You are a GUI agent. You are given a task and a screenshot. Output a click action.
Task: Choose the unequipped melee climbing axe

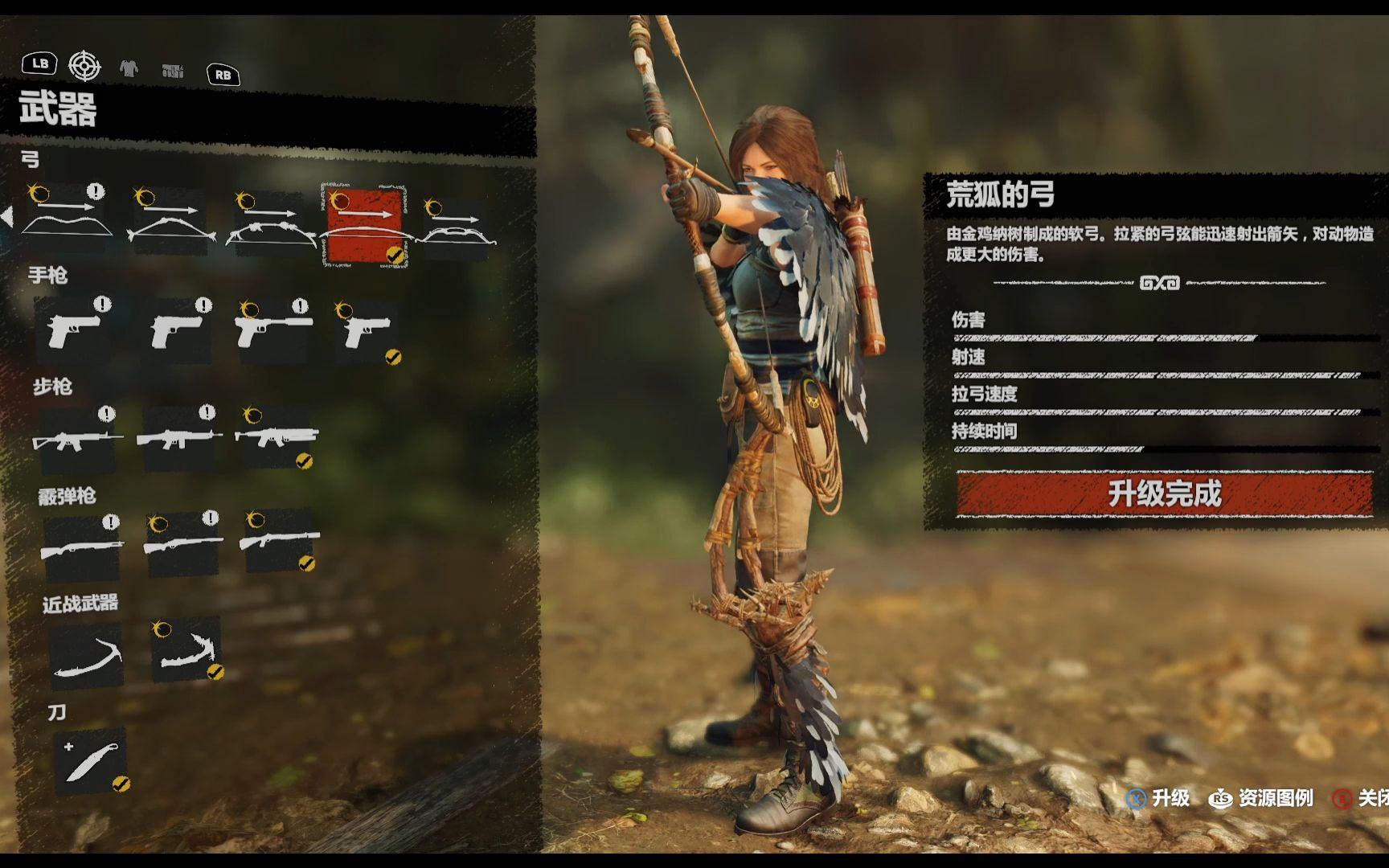coord(87,655)
